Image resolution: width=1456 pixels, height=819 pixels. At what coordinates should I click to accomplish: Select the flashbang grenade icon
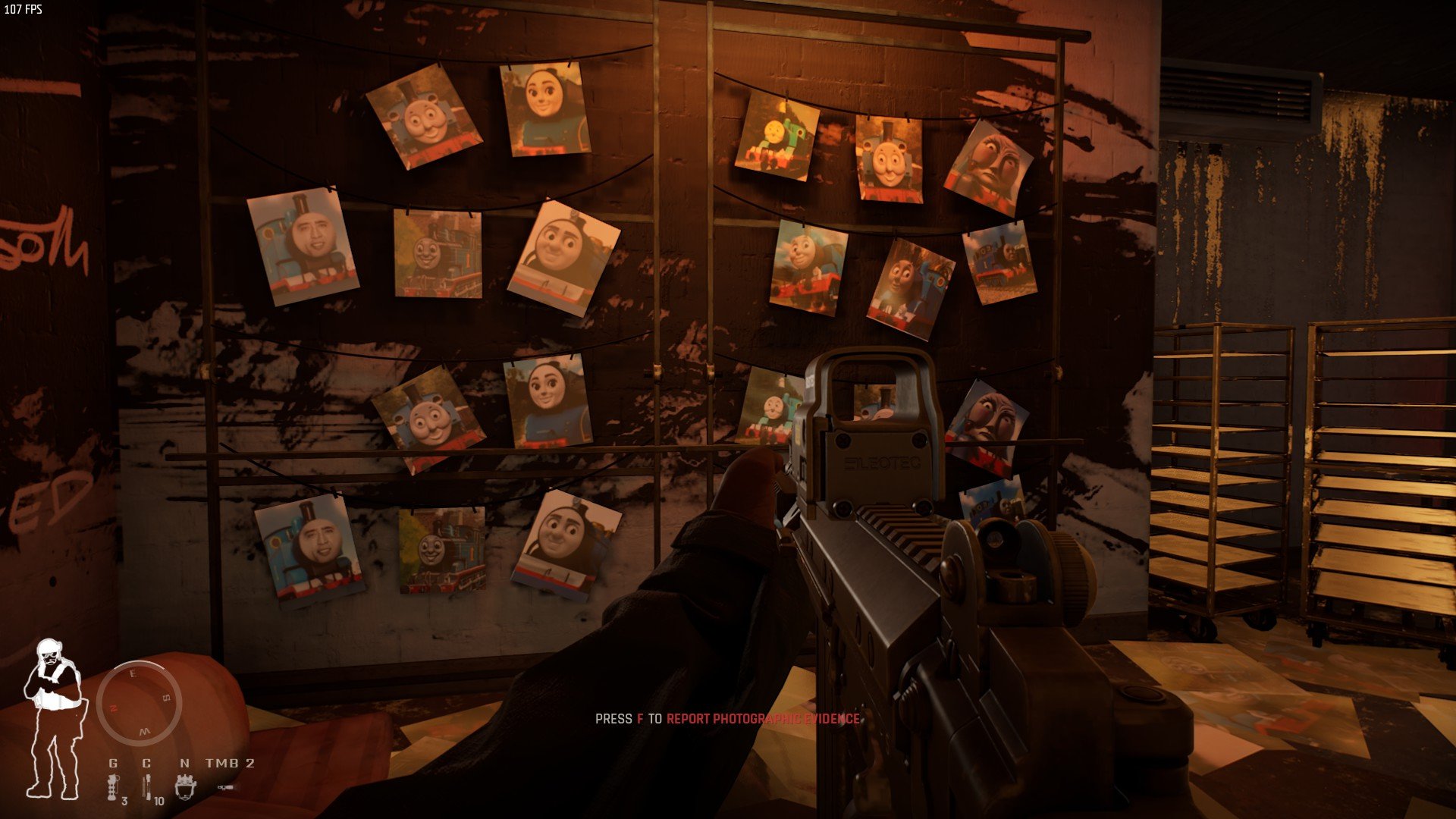(x=113, y=787)
